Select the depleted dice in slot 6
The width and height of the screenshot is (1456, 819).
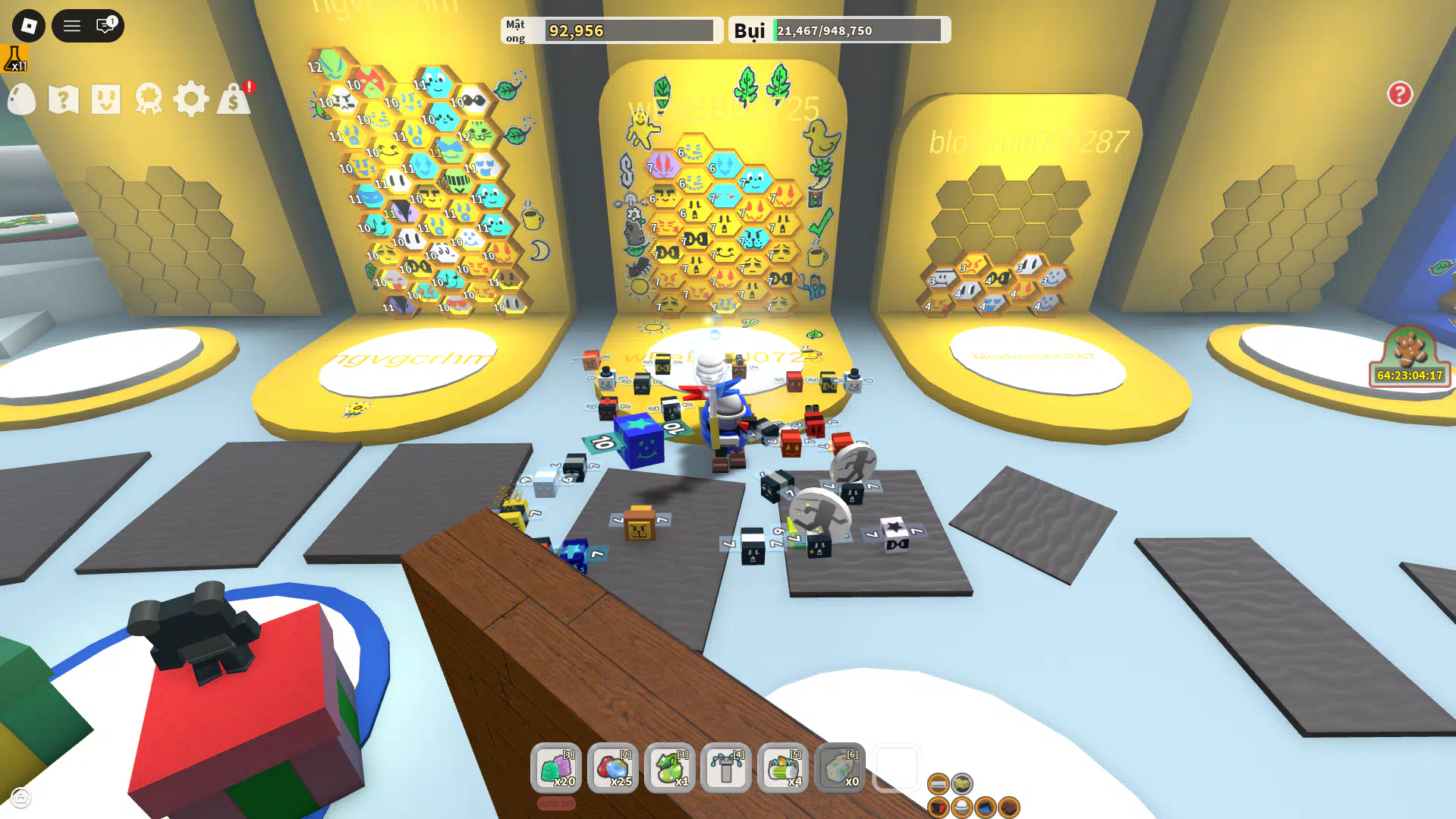pyautogui.click(x=840, y=768)
